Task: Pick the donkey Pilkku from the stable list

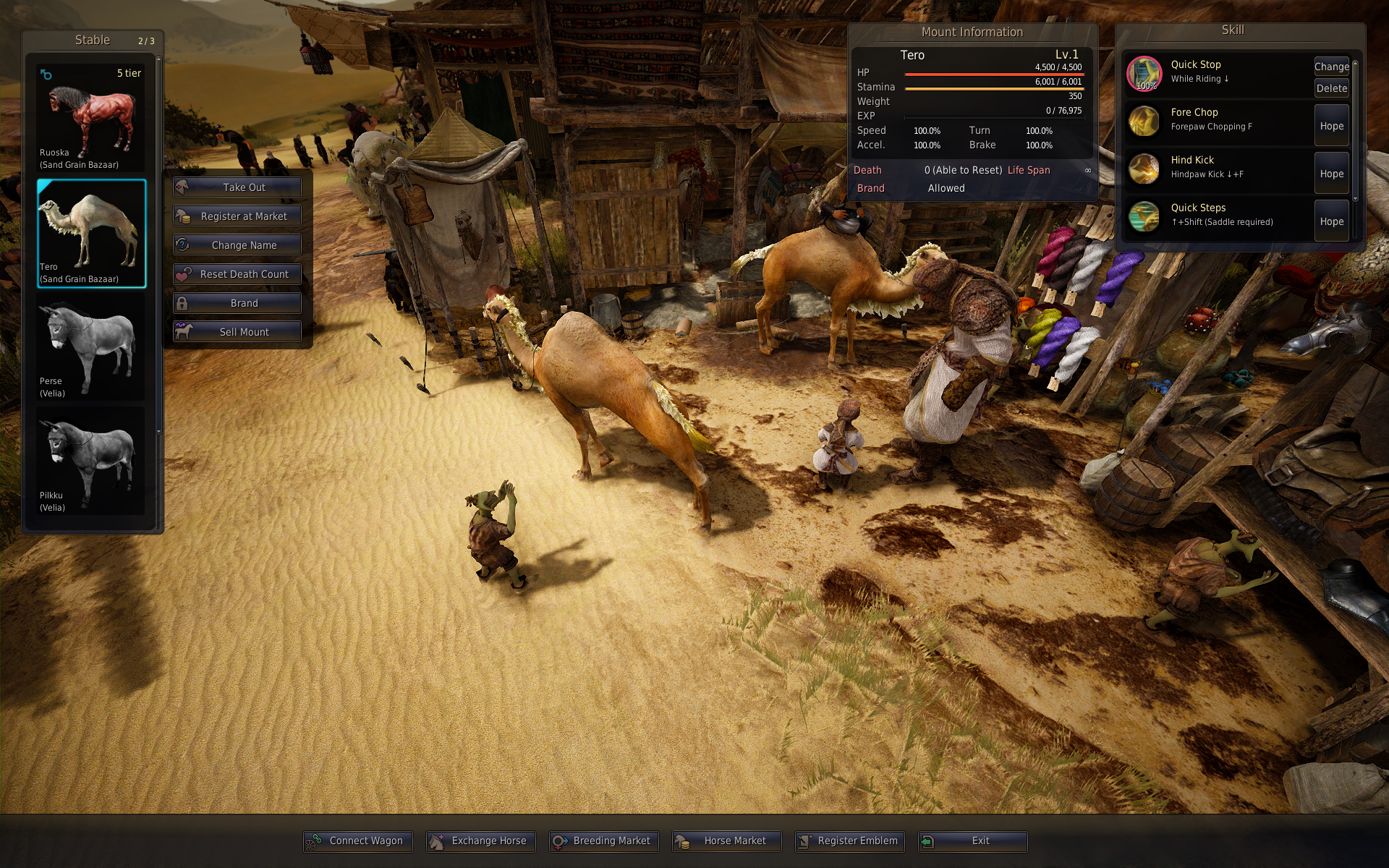Action: pos(91,461)
